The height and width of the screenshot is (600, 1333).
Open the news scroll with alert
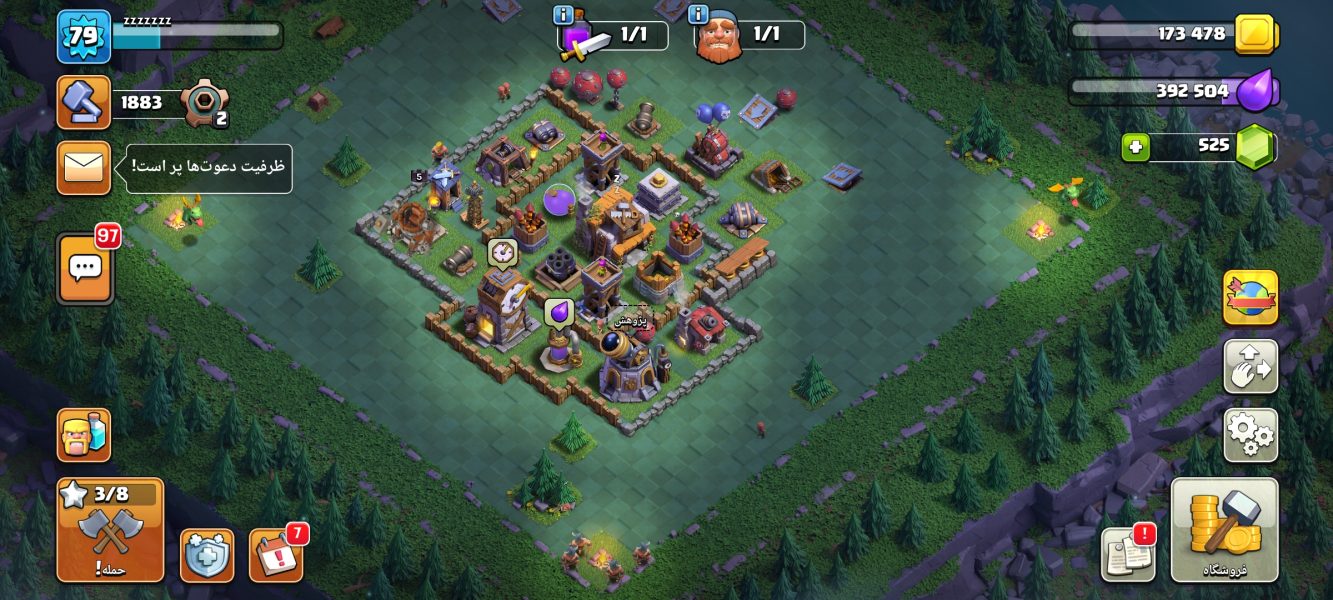click(x=1128, y=553)
